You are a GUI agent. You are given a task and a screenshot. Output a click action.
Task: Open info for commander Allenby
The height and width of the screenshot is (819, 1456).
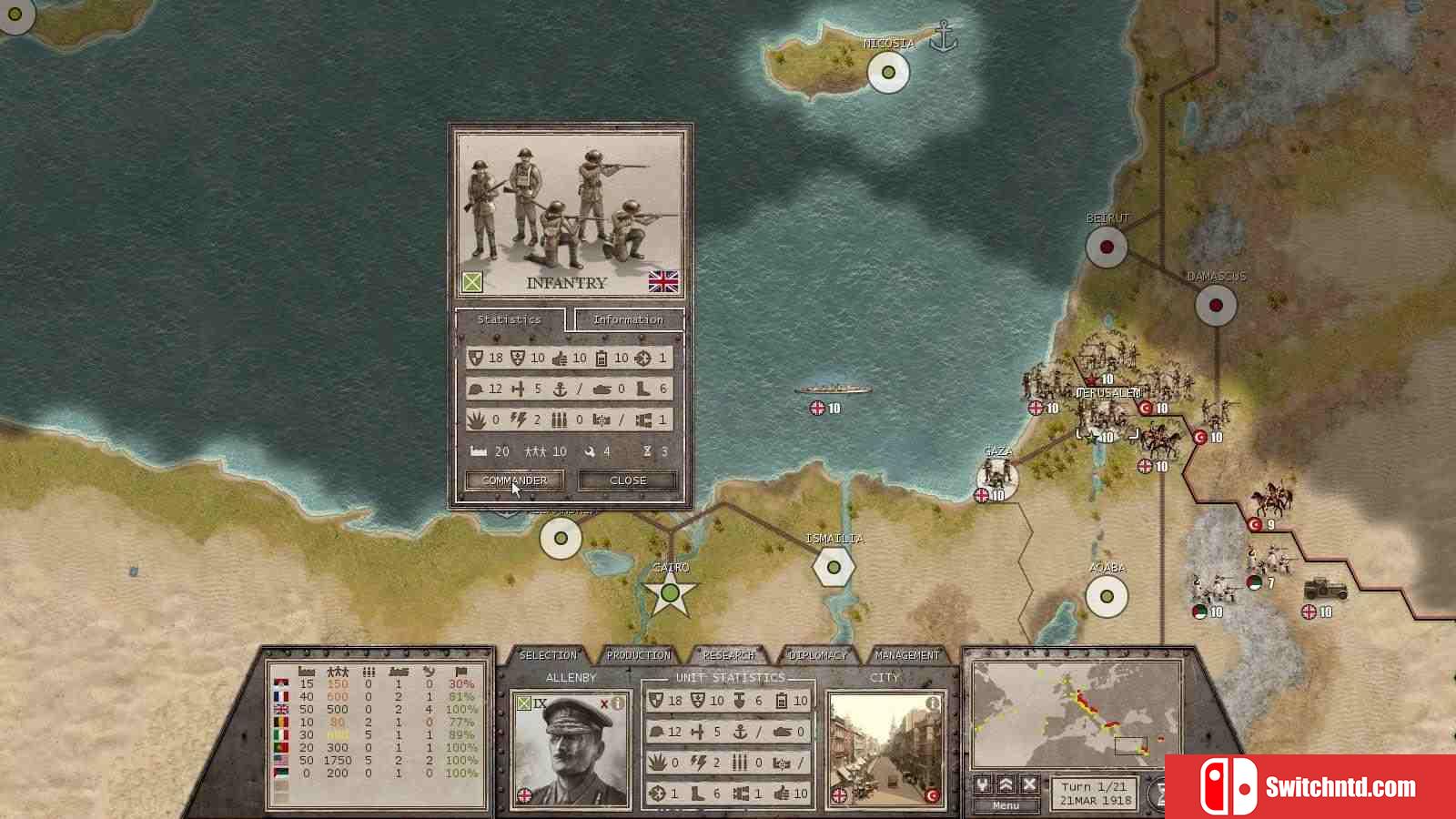[x=619, y=703]
